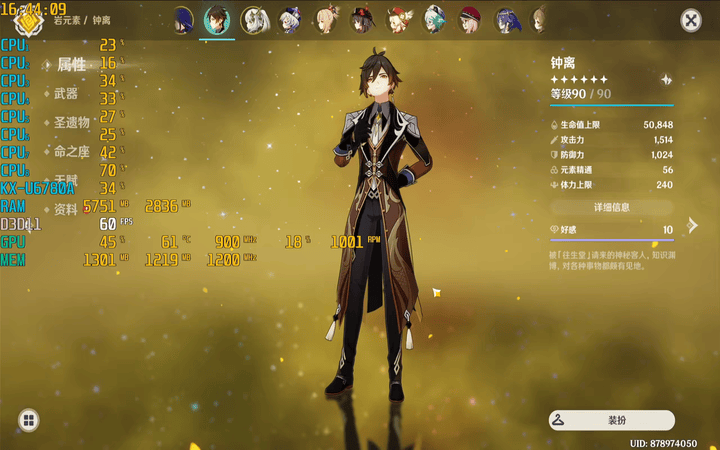
Task: Choose the red-hooded character portrait
Action: (470, 20)
